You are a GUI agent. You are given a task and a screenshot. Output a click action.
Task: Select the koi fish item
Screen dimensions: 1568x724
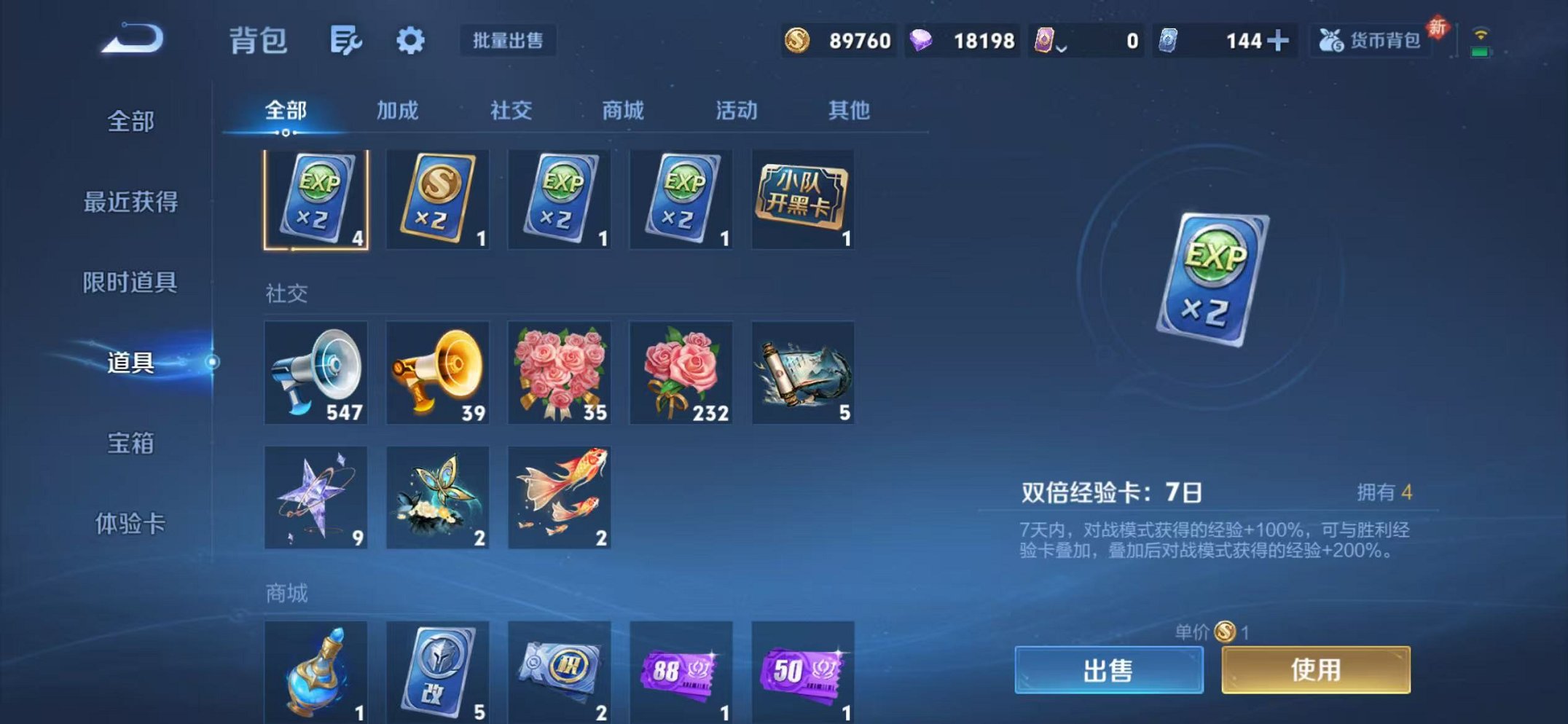(x=560, y=497)
